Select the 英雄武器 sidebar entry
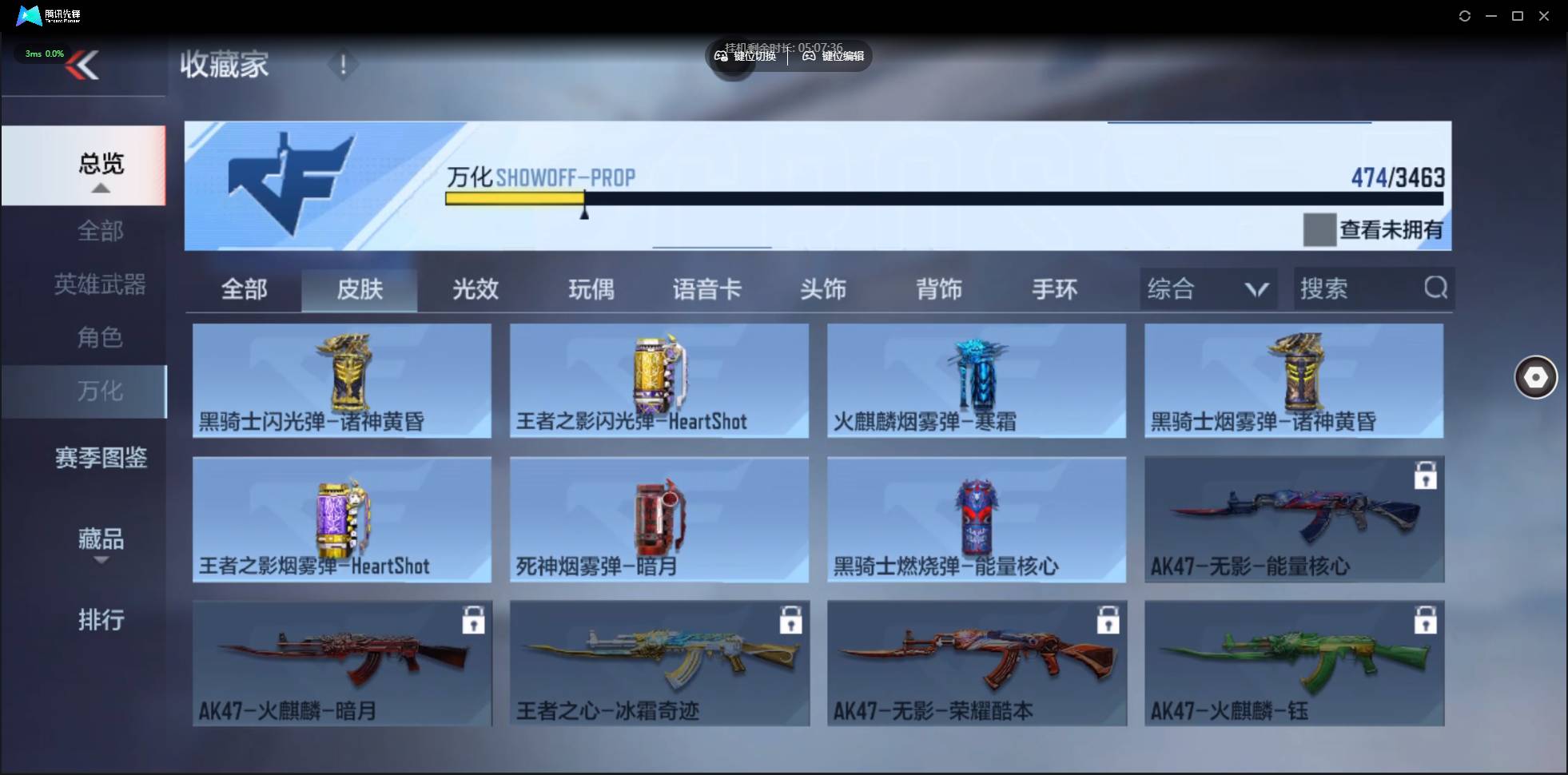 100,284
